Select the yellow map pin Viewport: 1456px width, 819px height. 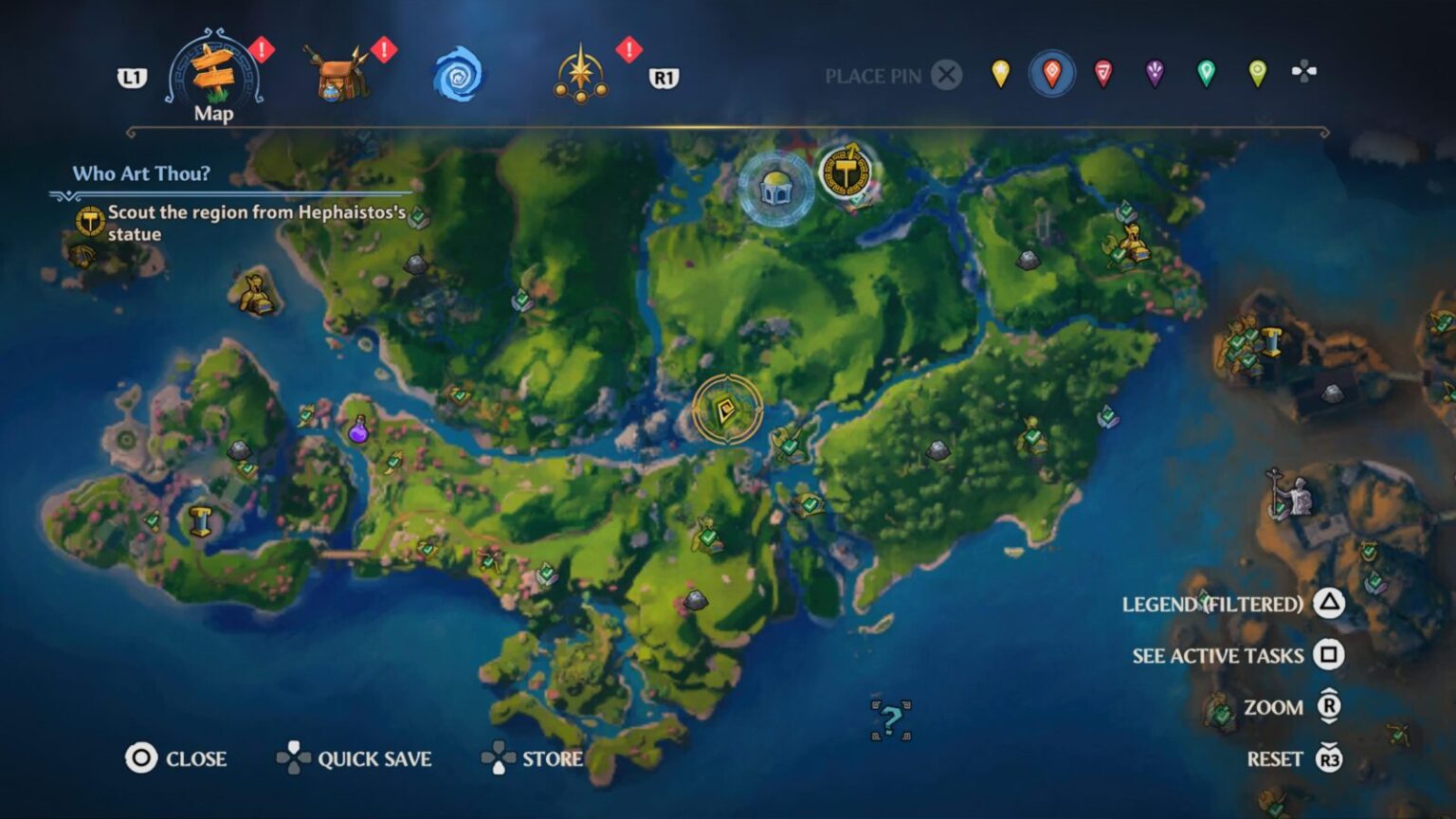1002,74
